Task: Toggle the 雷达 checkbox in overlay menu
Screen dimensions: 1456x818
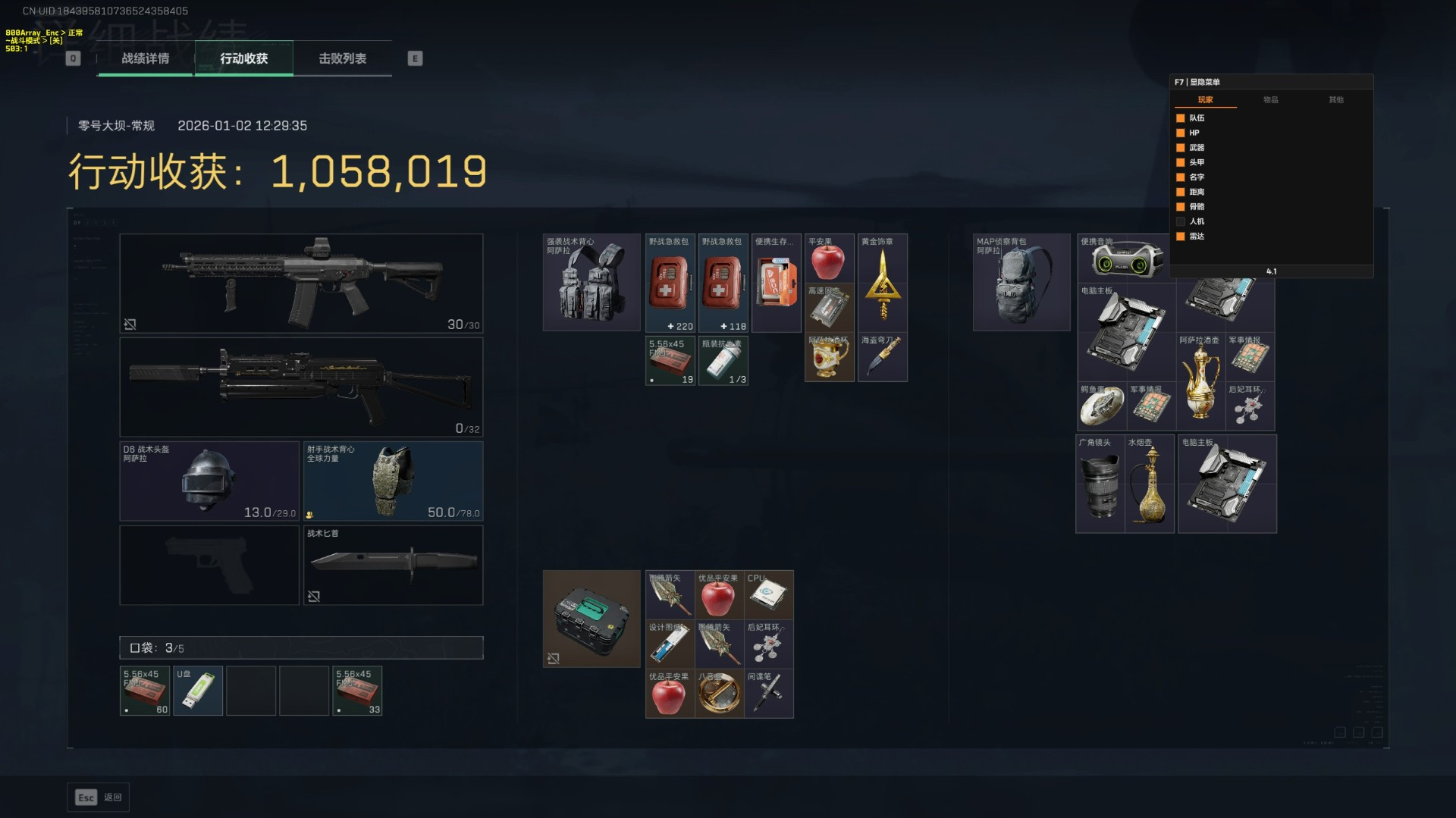Action: tap(1181, 237)
